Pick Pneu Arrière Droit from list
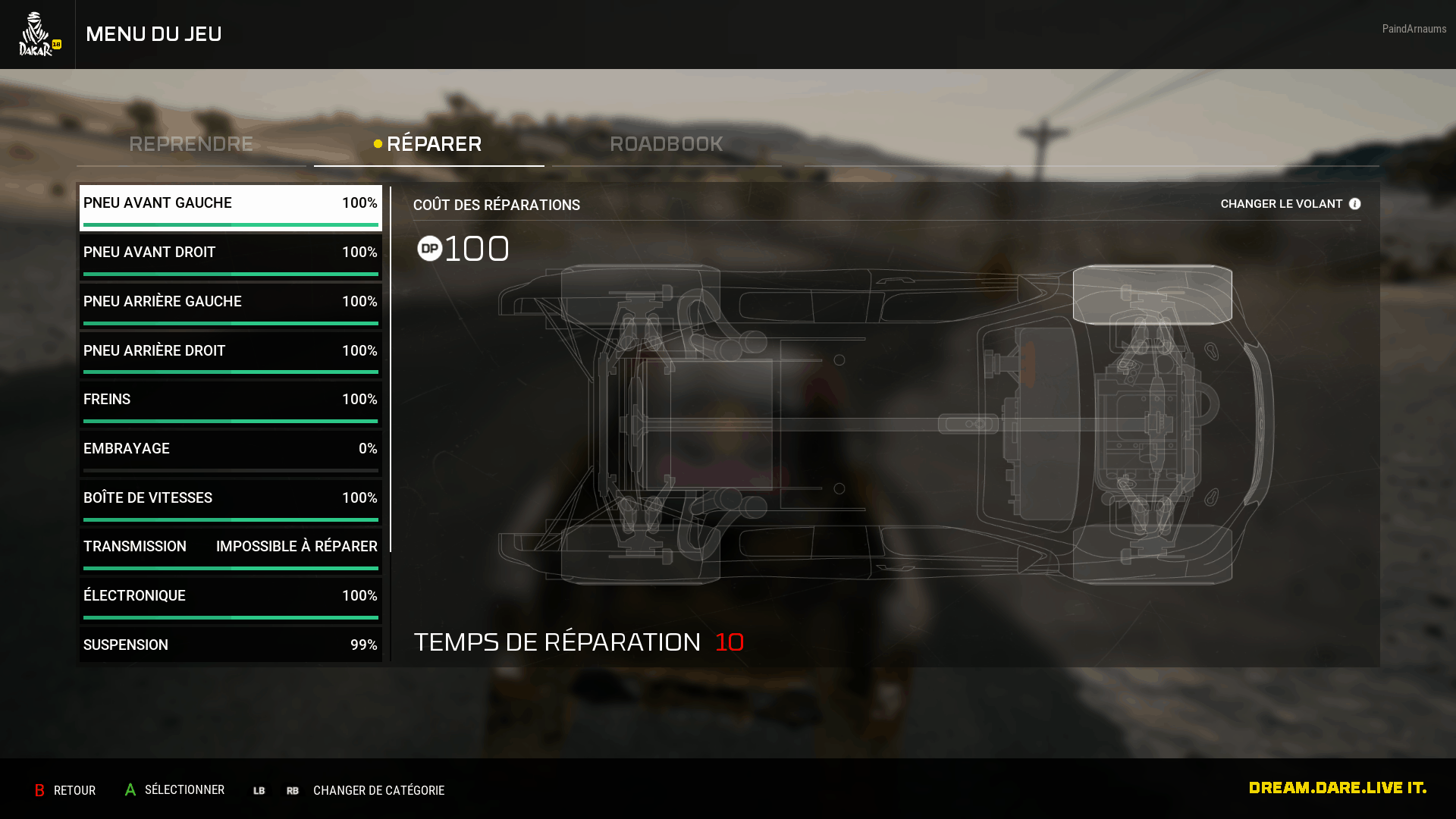 point(231,354)
